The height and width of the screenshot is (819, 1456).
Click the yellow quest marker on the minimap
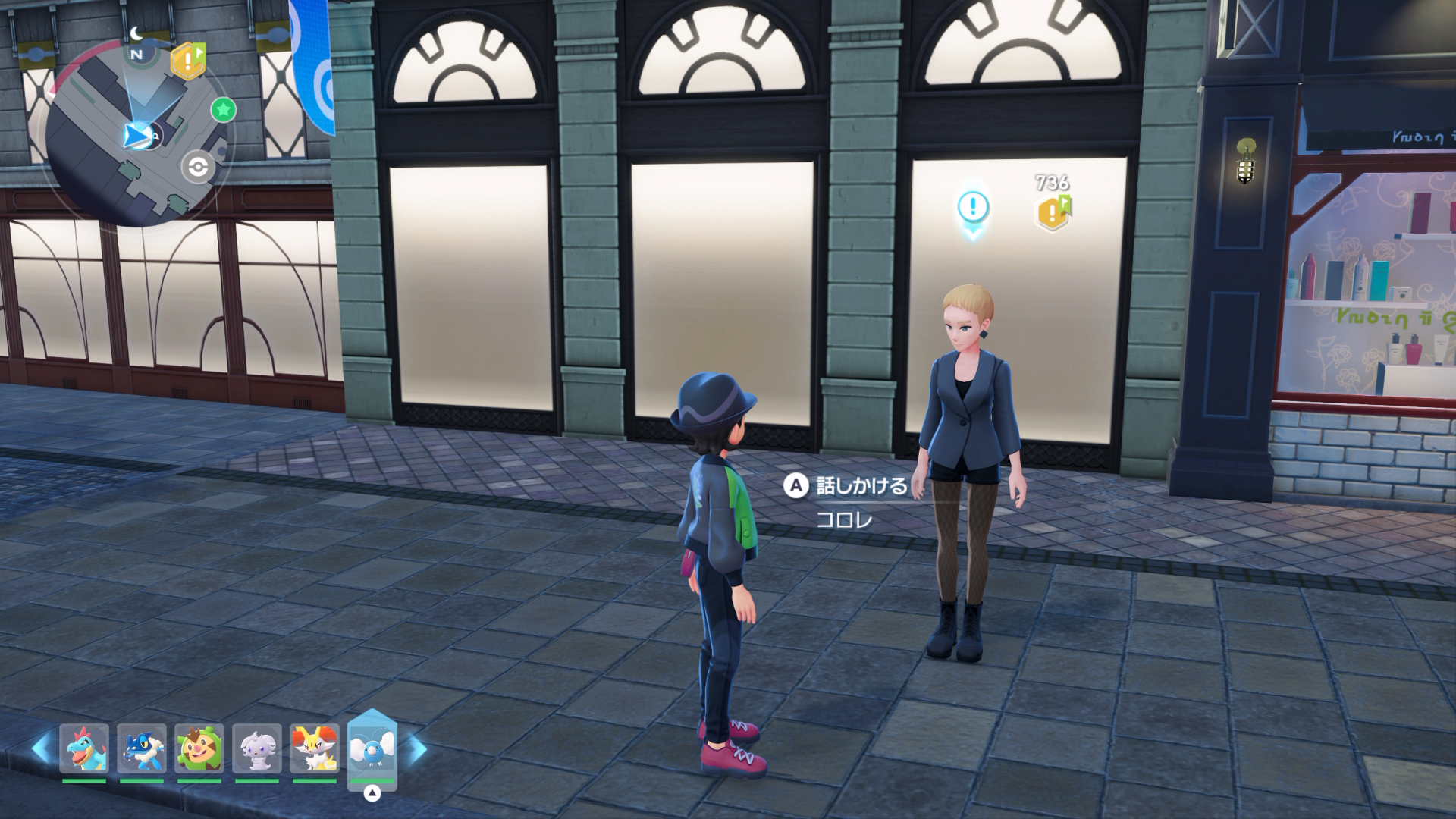pos(187,61)
